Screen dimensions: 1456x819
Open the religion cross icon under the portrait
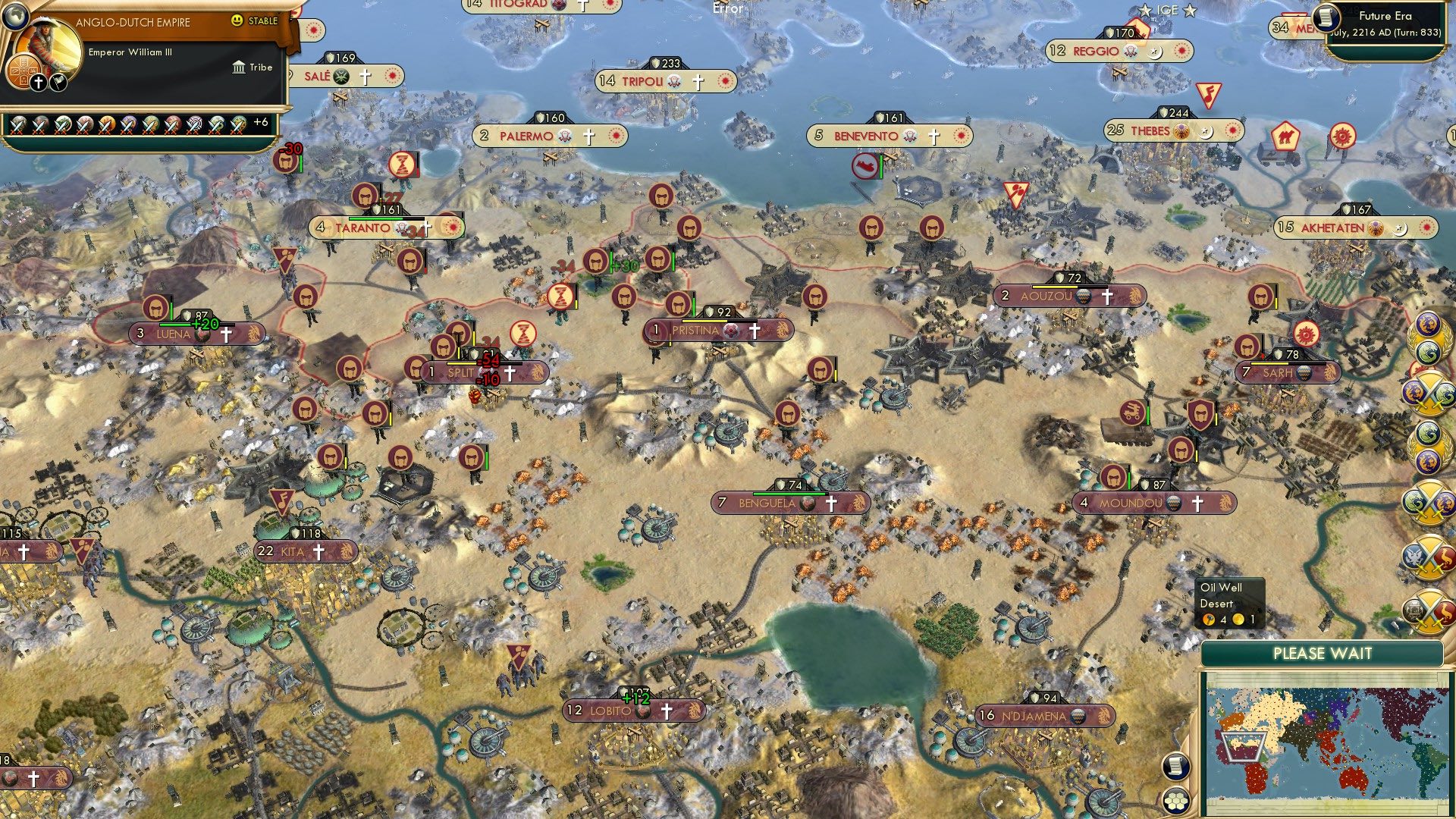(x=38, y=82)
